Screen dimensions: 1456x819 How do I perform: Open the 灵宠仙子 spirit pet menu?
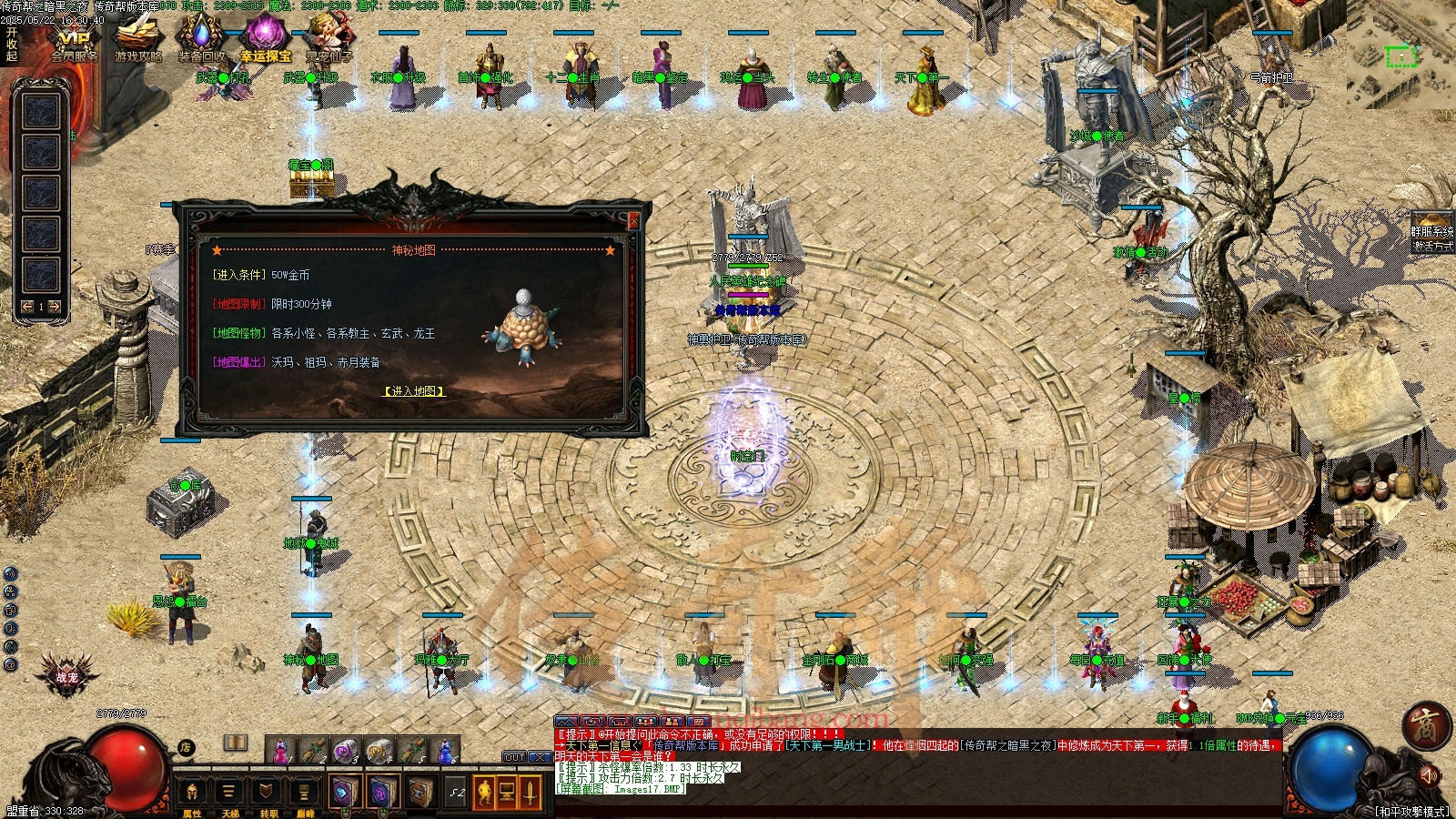pyautogui.click(x=329, y=42)
